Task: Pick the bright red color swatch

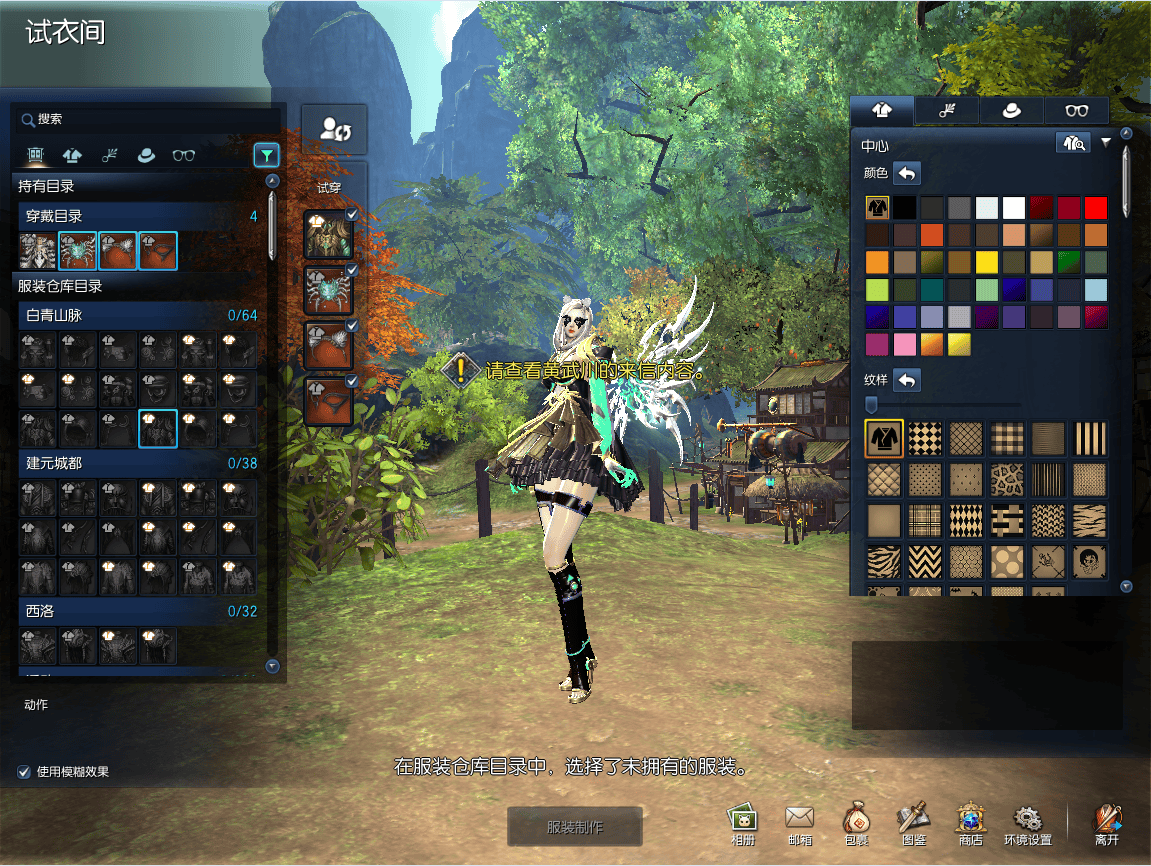Action: 1096,208
